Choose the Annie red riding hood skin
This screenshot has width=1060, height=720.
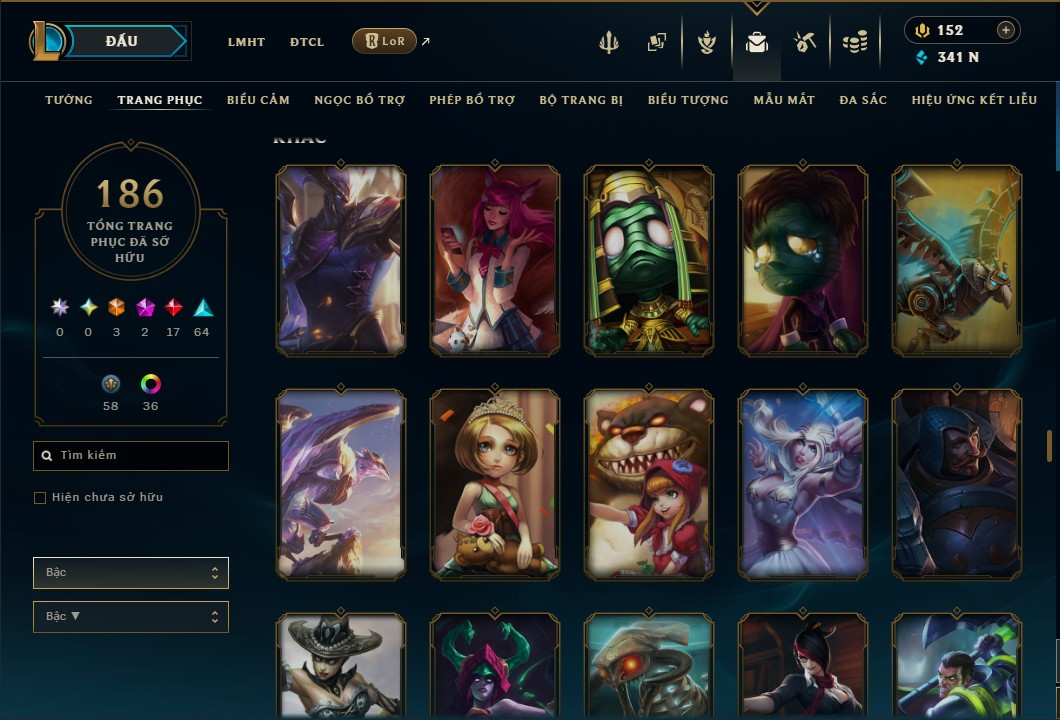(649, 484)
